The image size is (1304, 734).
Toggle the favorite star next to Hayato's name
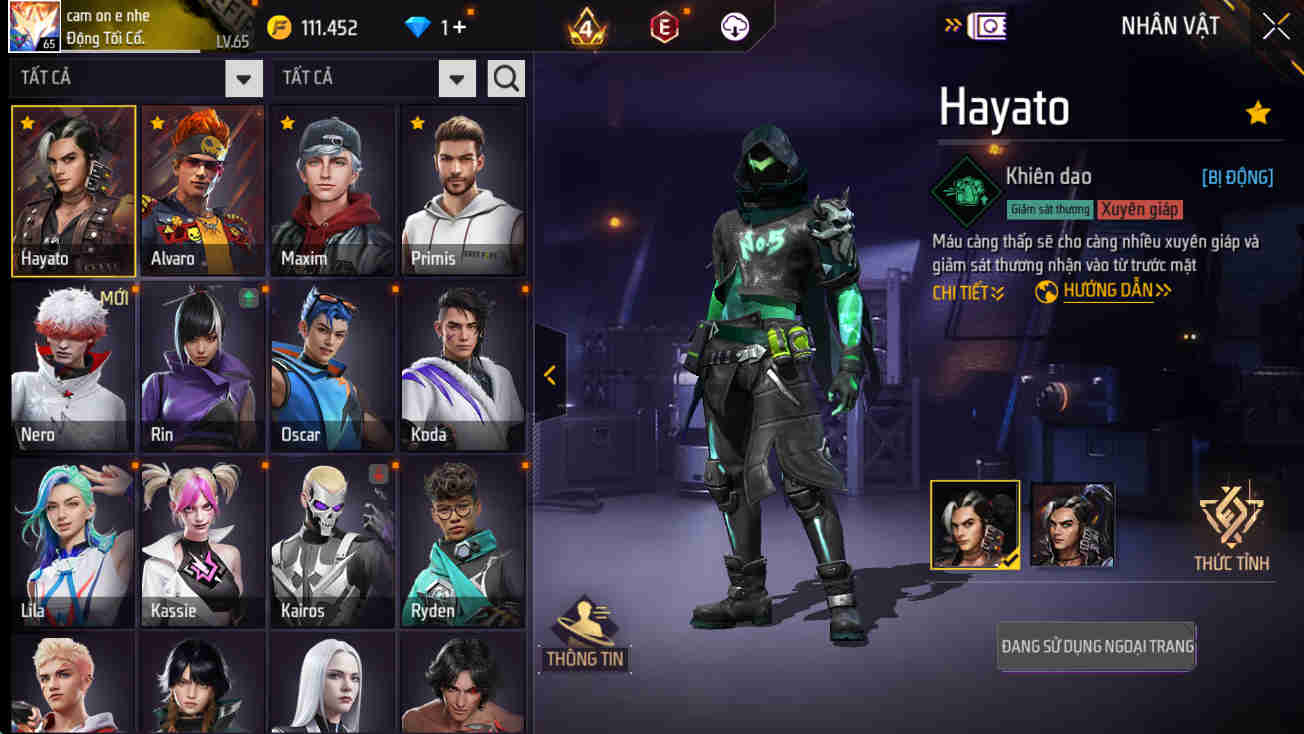(x=1258, y=113)
